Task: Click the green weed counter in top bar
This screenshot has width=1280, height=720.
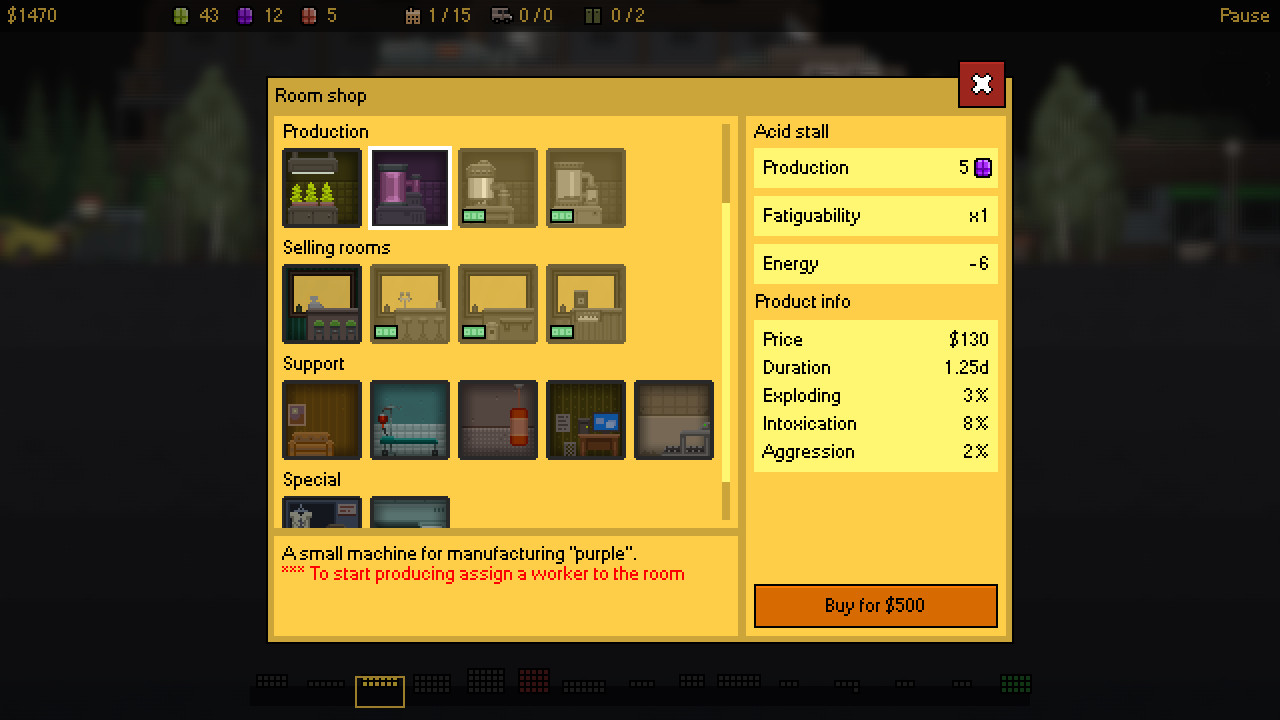Action: (x=182, y=16)
